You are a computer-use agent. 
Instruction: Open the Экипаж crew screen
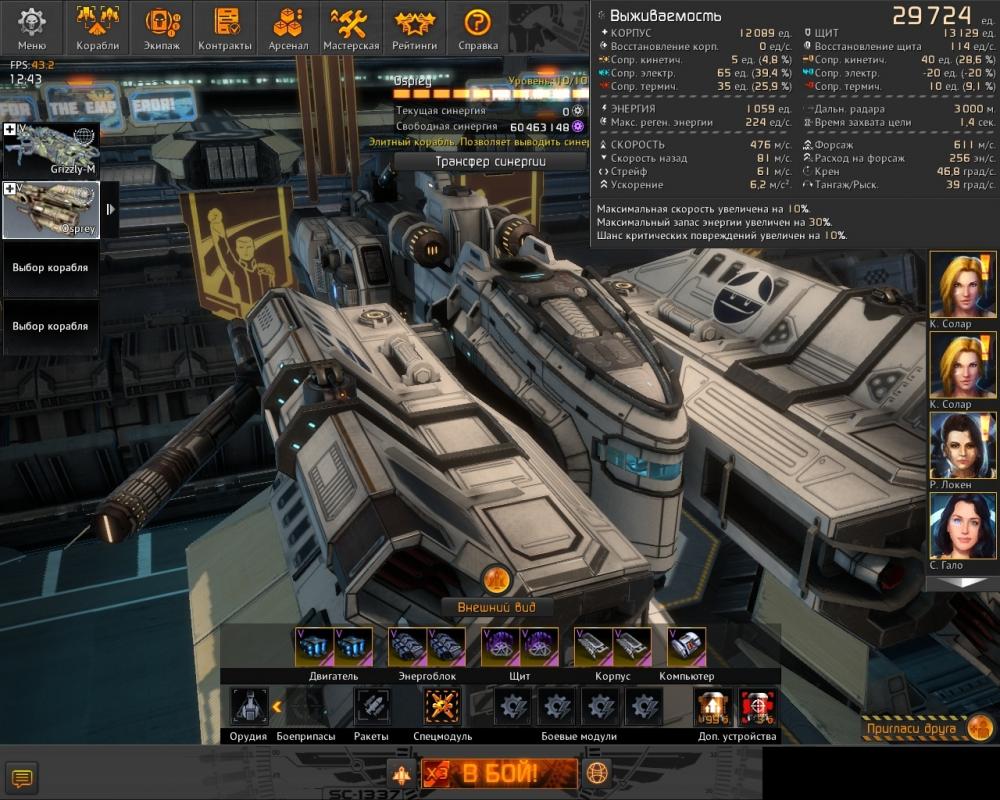pyautogui.click(x=162, y=28)
